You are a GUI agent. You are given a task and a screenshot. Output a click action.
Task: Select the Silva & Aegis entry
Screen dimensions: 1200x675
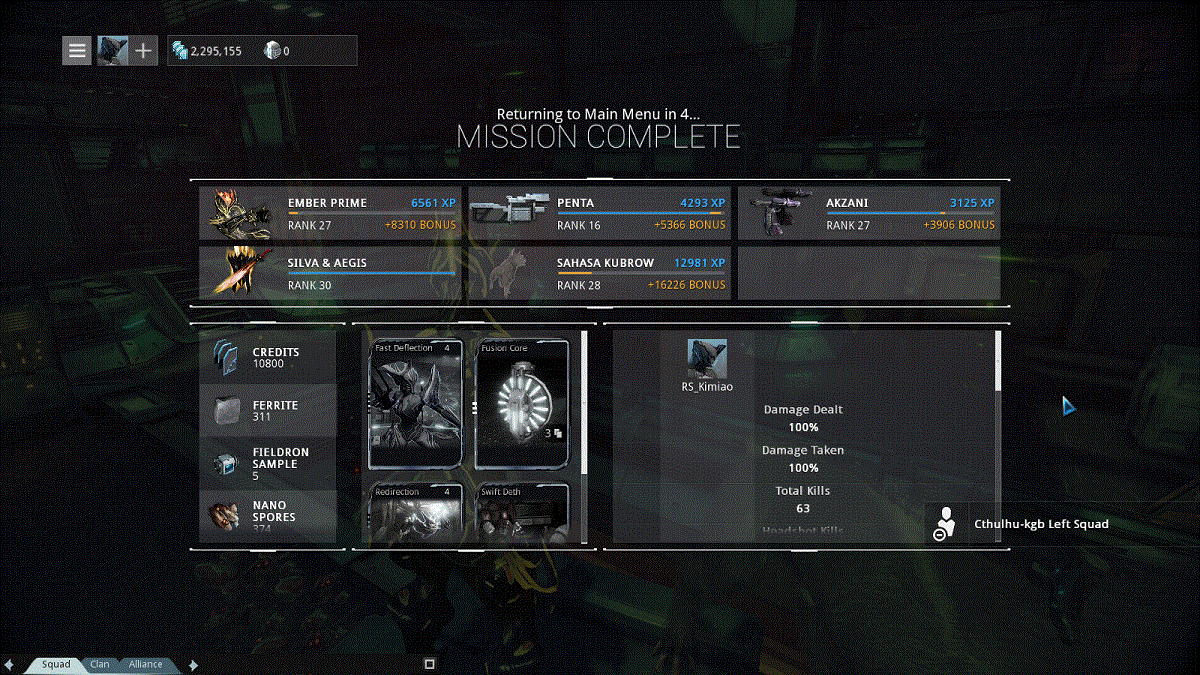point(329,274)
